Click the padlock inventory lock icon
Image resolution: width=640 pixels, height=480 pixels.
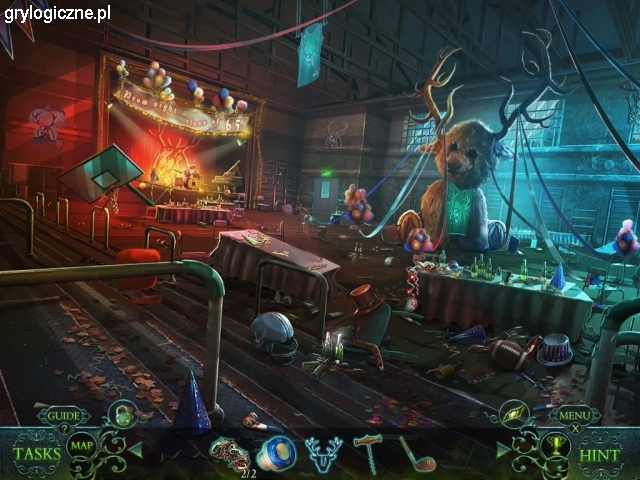121,413
